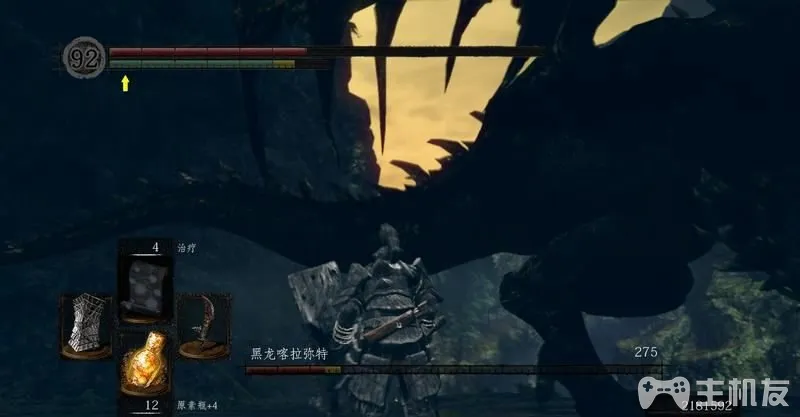This screenshot has width=800, height=417.
Task: Click the yellow arrow status icon
Action: tap(125, 83)
